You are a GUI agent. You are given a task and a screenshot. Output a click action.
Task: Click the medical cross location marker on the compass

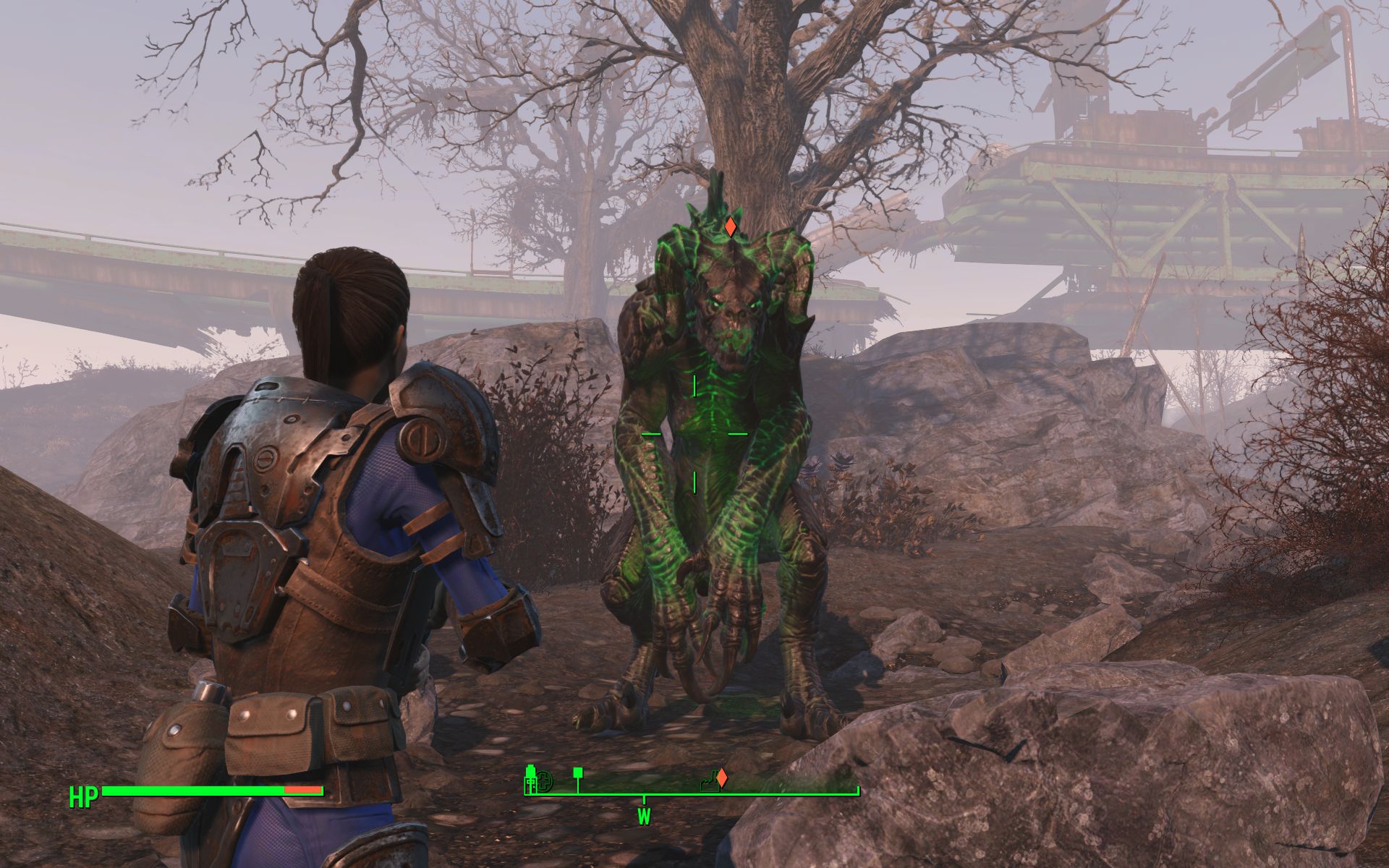tap(543, 781)
